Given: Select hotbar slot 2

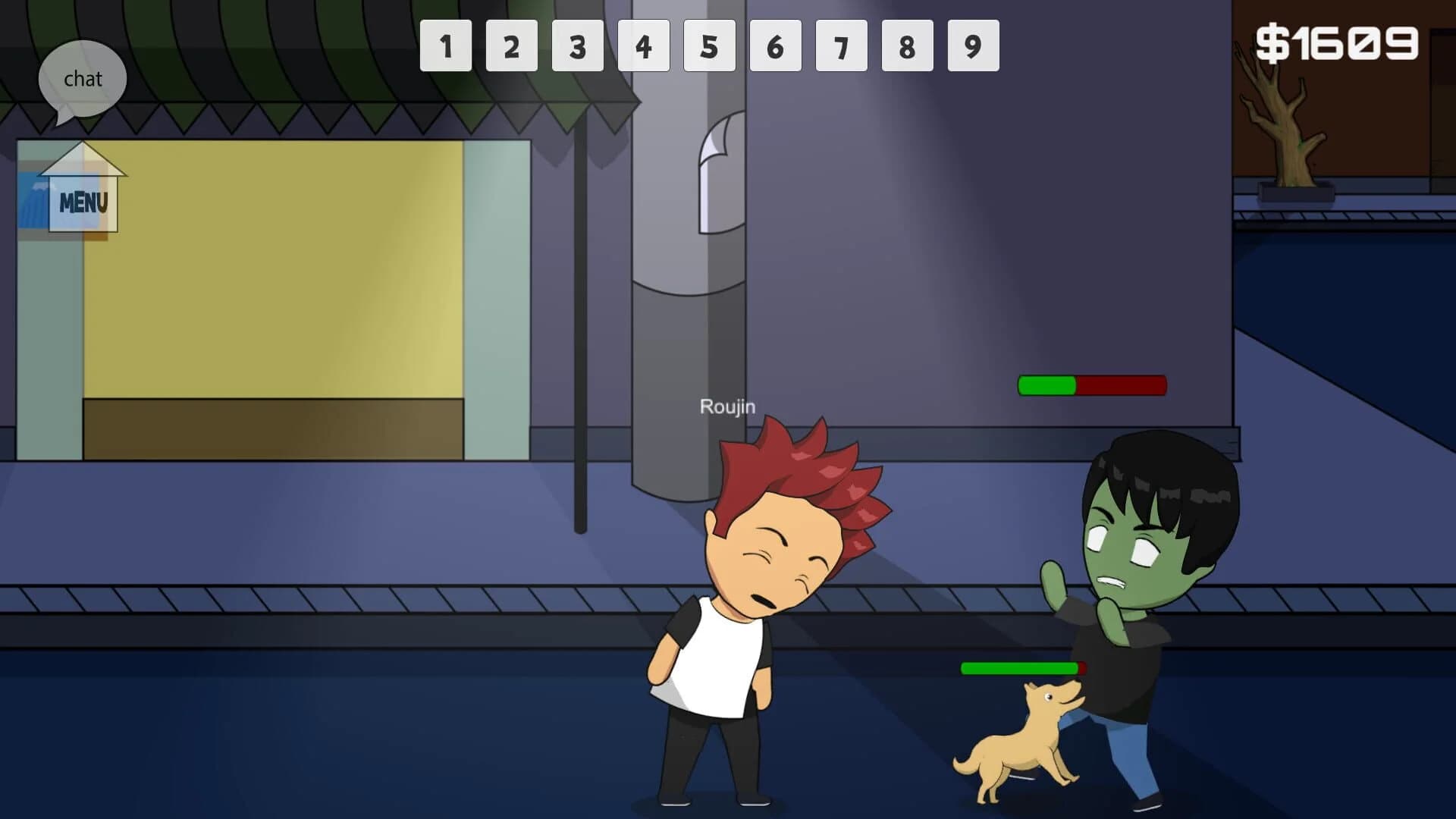Looking at the screenshot, I should 512,46.
